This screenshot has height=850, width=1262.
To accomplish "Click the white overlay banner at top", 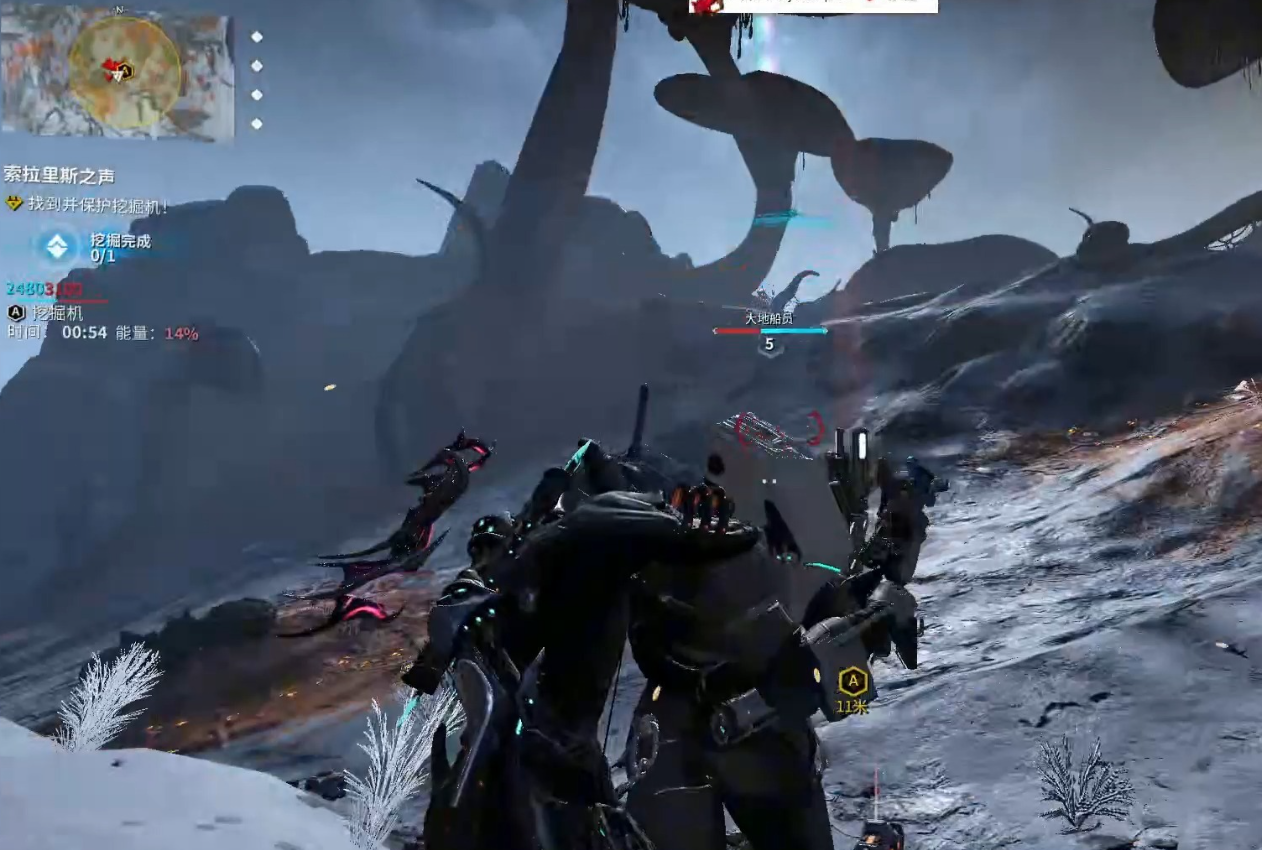I will click(x=813, y=6).
